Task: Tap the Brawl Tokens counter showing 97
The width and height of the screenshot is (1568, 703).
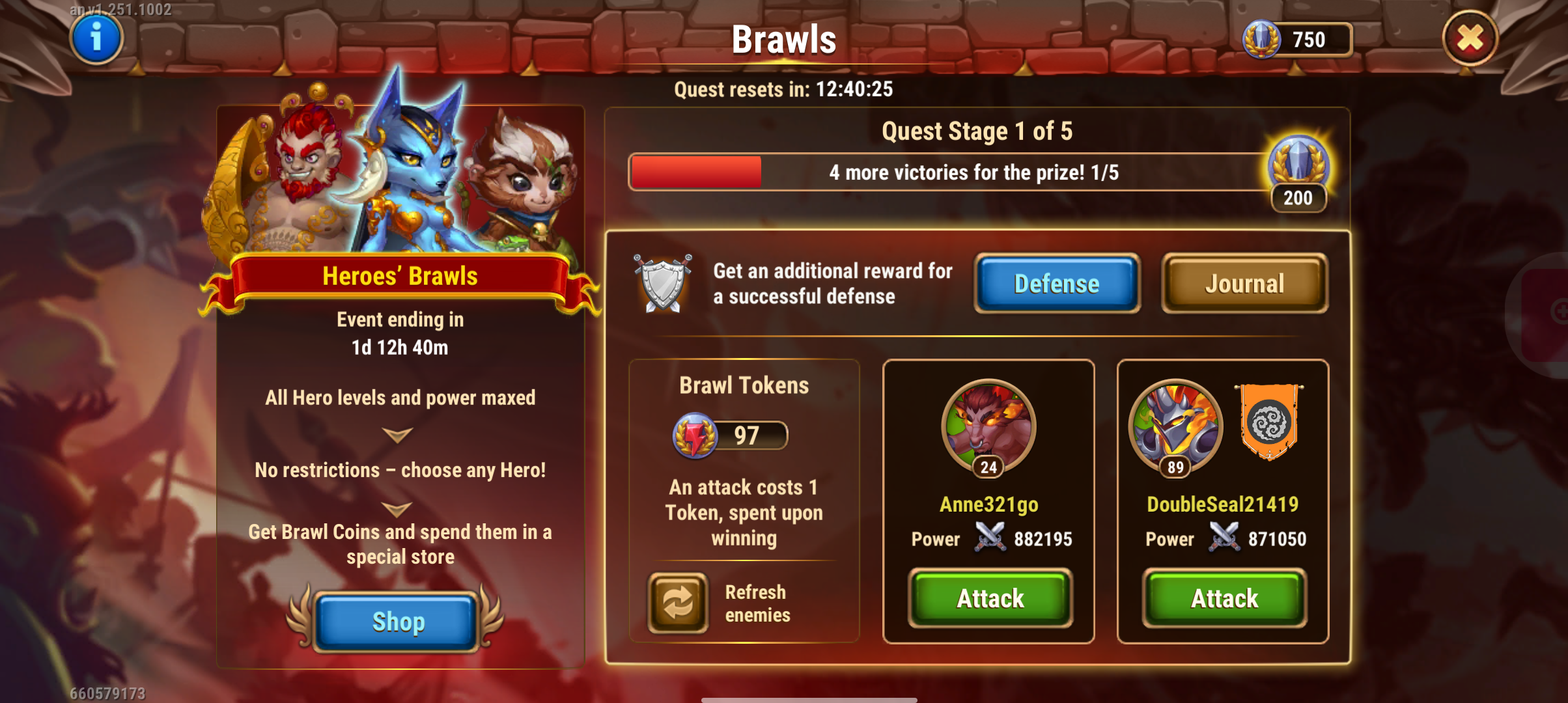Action: [x=731, y=435]
